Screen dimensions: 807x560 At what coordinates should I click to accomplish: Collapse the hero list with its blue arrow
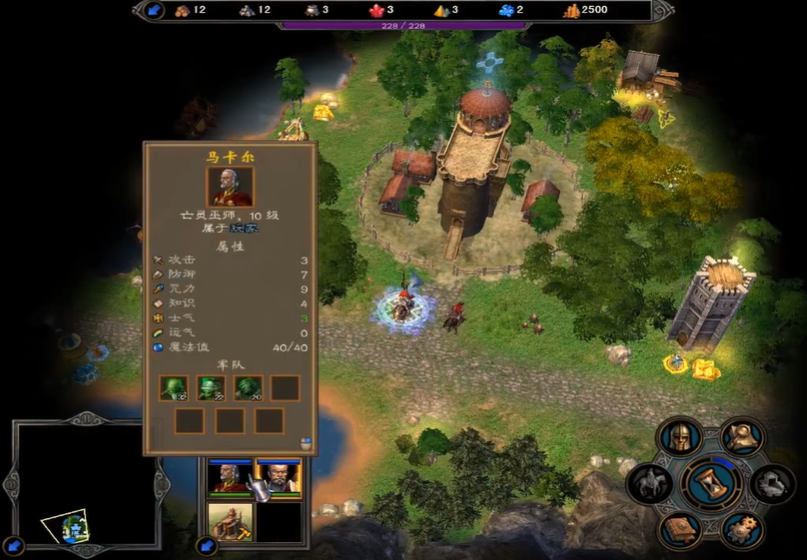(207, 547)
